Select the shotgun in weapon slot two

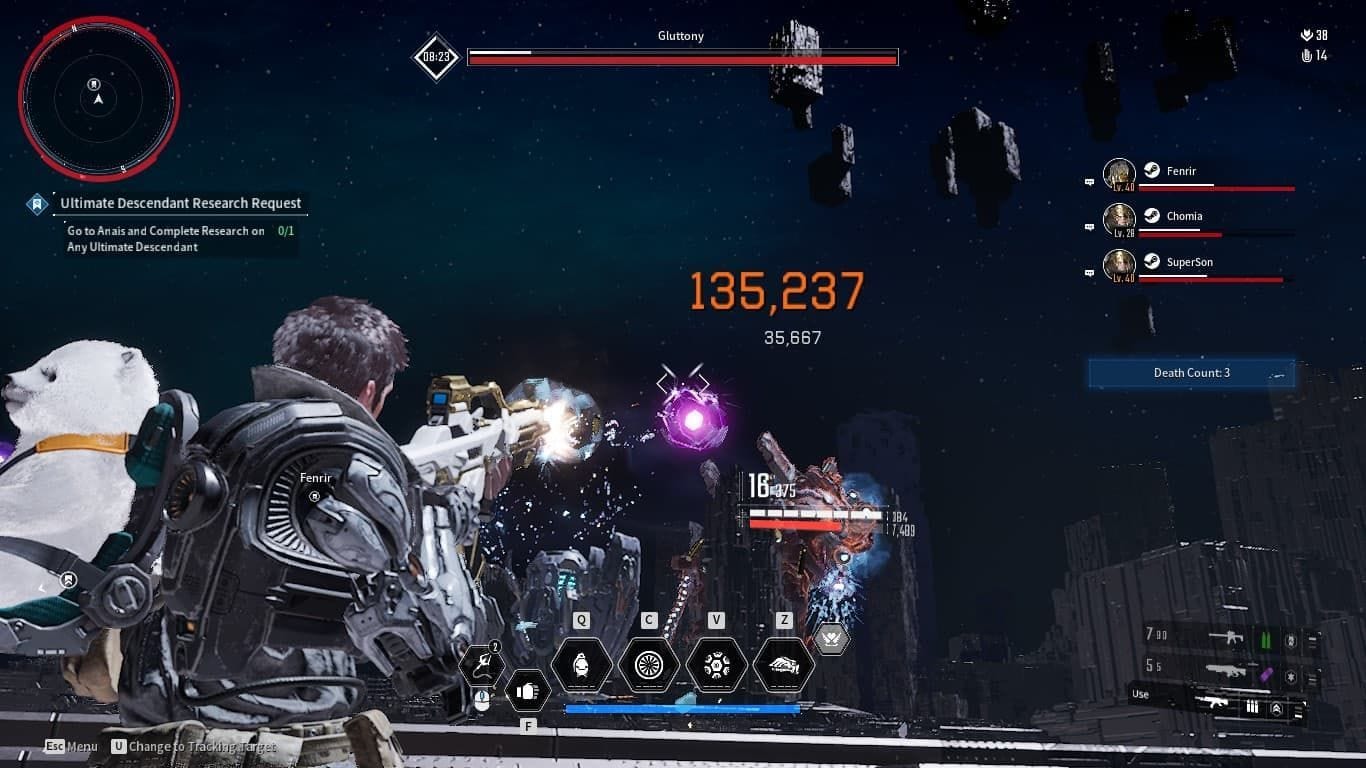click(1229, 671)
